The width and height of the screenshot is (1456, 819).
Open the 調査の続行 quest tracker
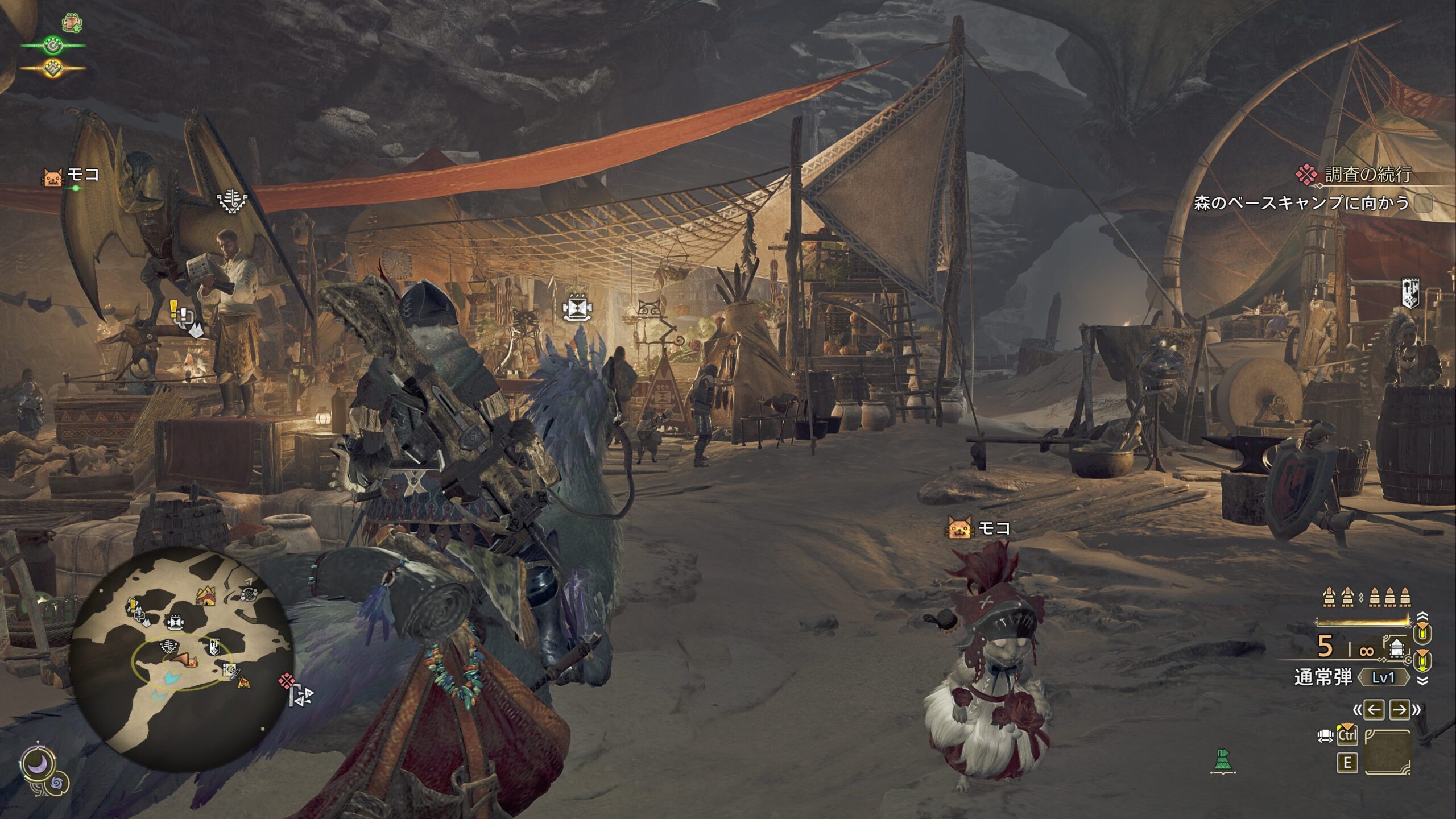[1368, 175]
